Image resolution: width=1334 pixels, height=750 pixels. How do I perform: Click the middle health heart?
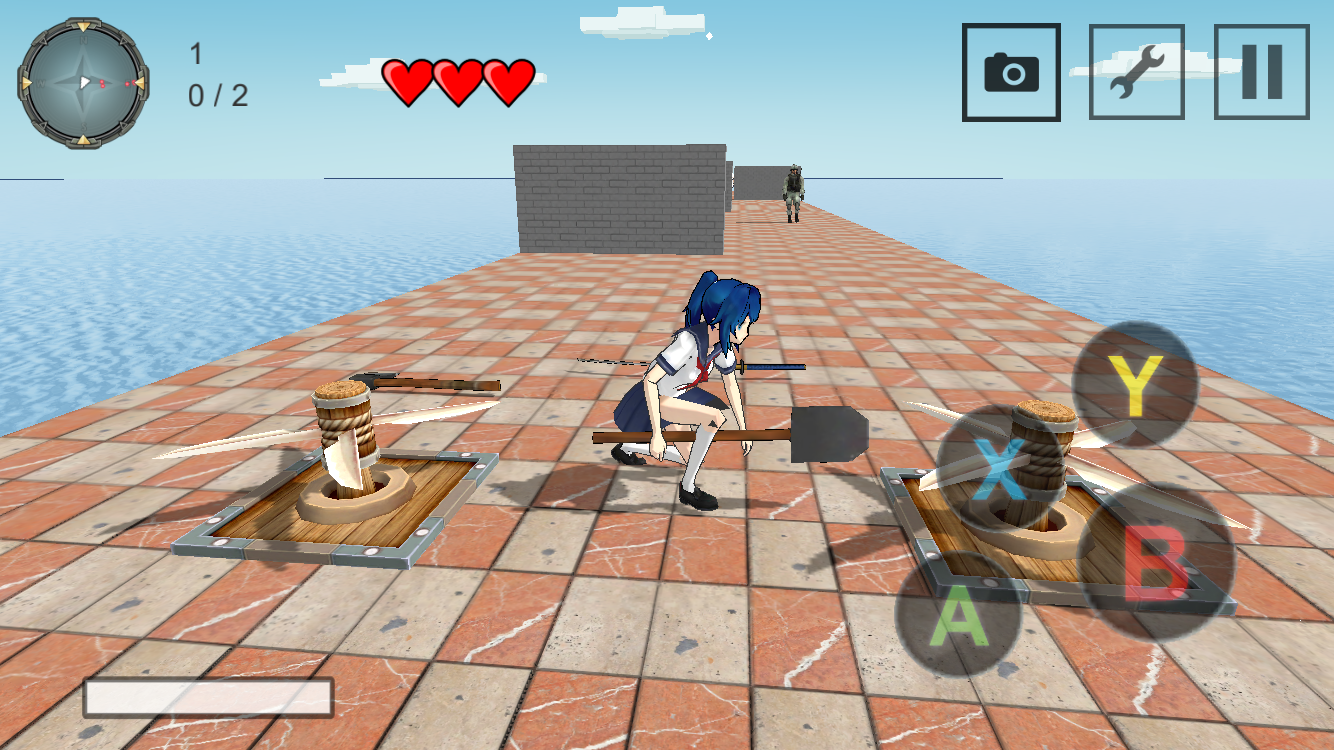(x=458, y=78)
